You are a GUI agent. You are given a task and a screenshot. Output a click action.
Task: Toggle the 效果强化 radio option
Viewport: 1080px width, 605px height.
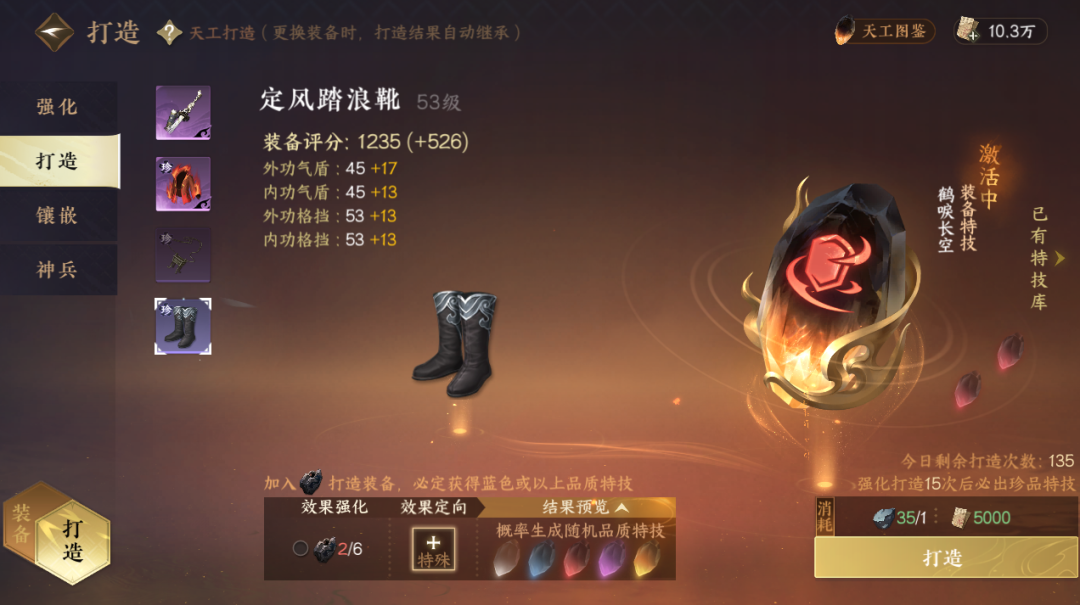pos(300,548)
